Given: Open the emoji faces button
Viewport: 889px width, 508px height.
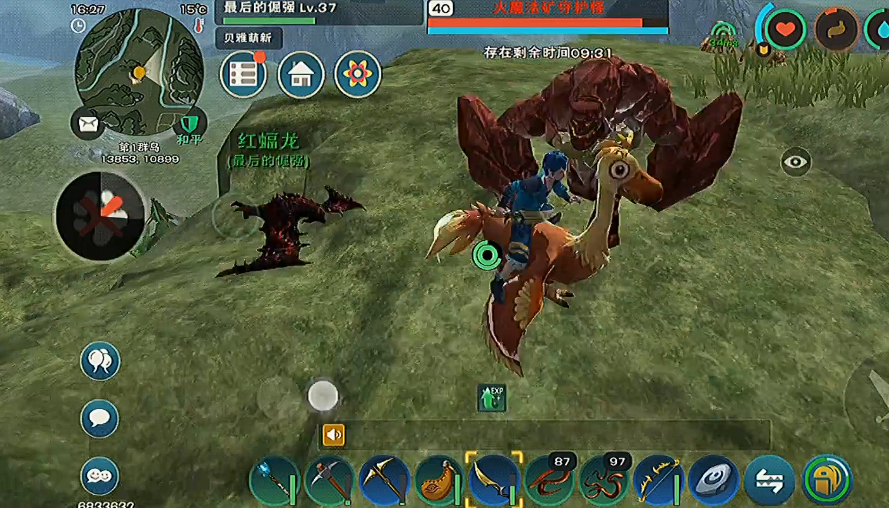Looking at the screenshot, I should [100, 474].
